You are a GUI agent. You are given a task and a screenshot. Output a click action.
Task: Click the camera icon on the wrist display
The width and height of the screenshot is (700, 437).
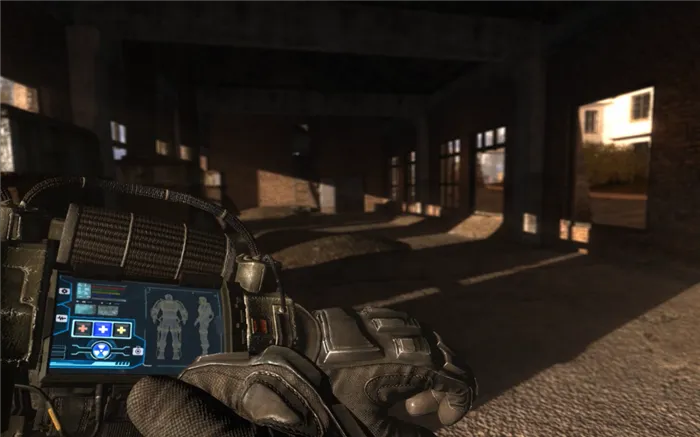137,351
